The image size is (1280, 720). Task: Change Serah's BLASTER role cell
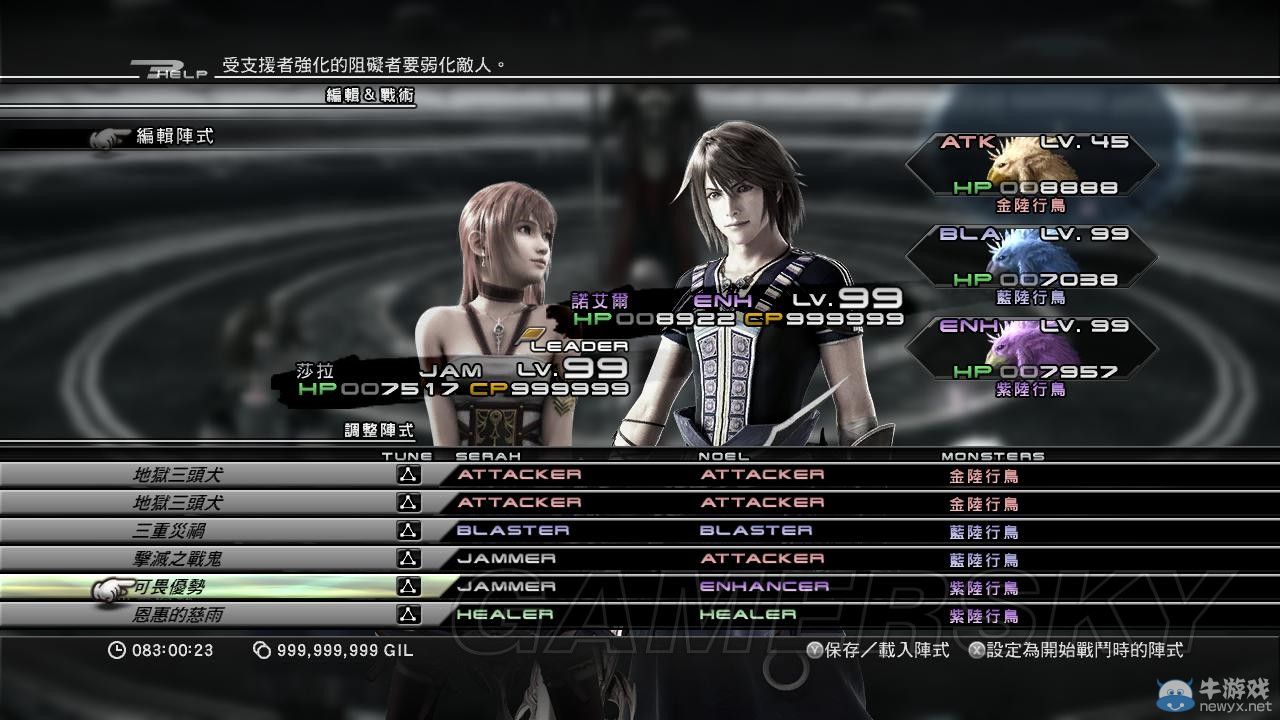(513, 531)
